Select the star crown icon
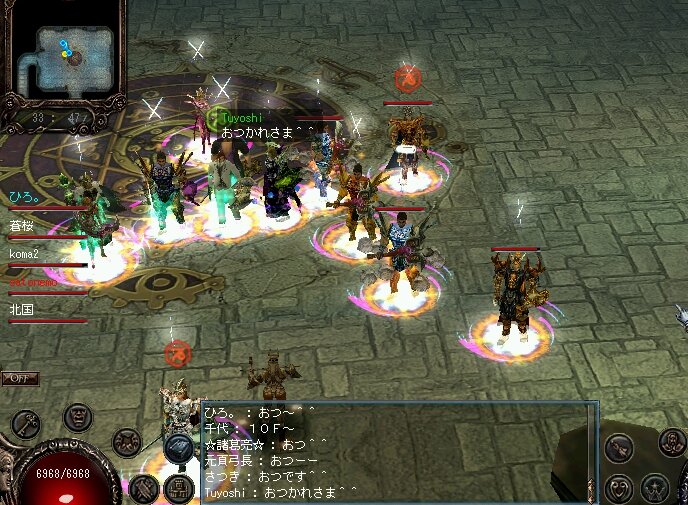 point(655,488)
